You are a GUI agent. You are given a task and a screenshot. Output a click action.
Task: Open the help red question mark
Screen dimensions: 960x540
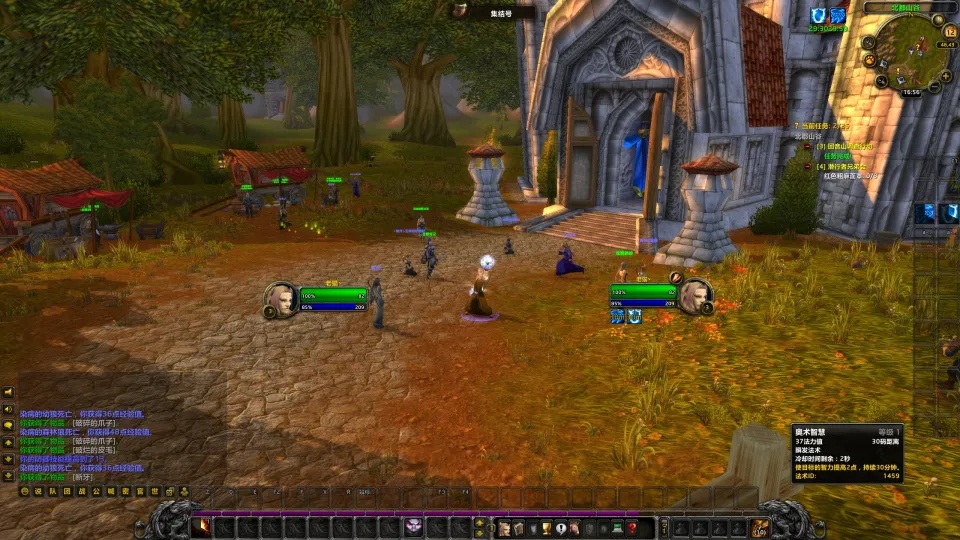click(633, 527)
